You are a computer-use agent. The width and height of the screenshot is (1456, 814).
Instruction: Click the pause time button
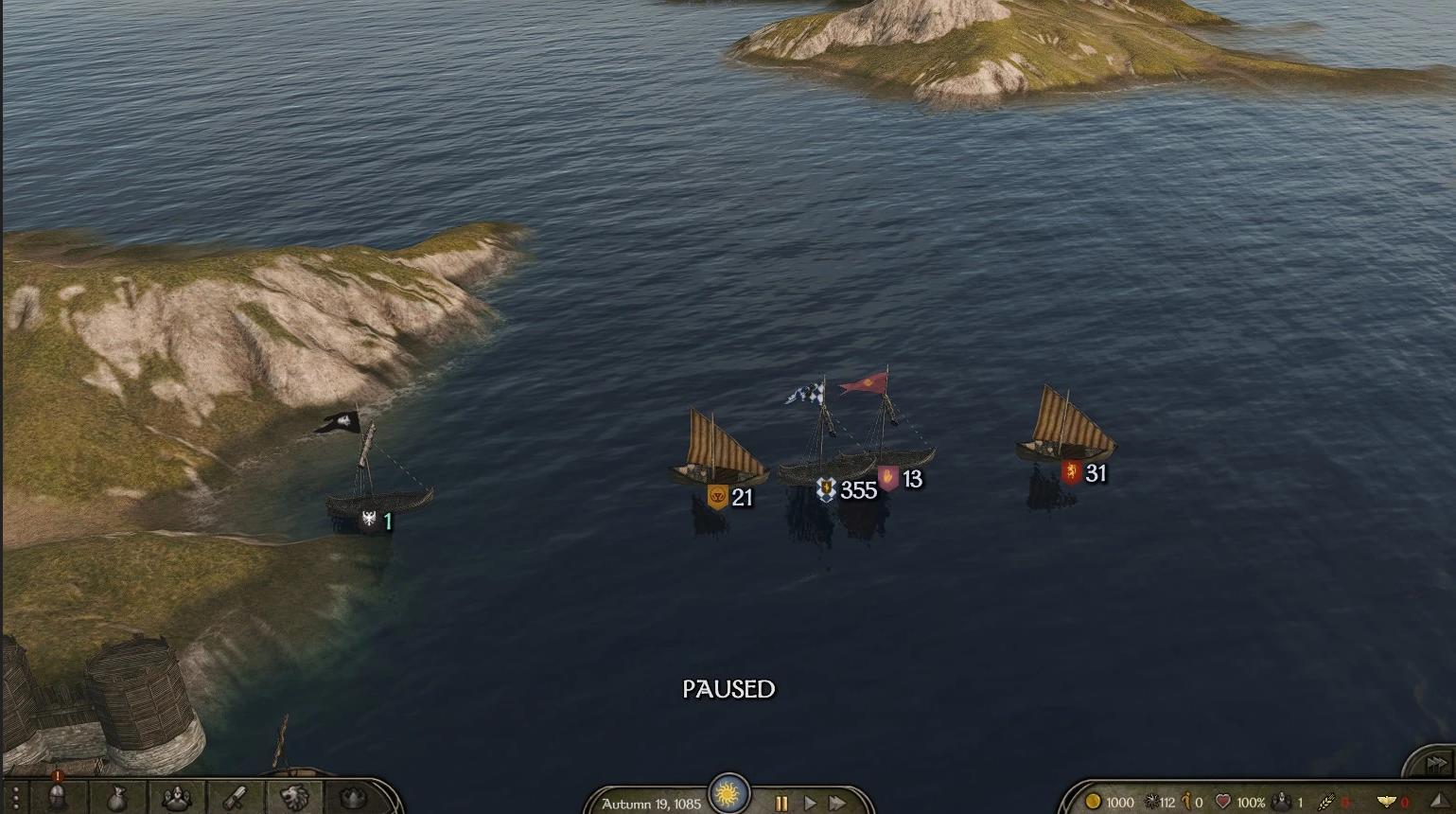pyautogui.click(x=781, y=803)
